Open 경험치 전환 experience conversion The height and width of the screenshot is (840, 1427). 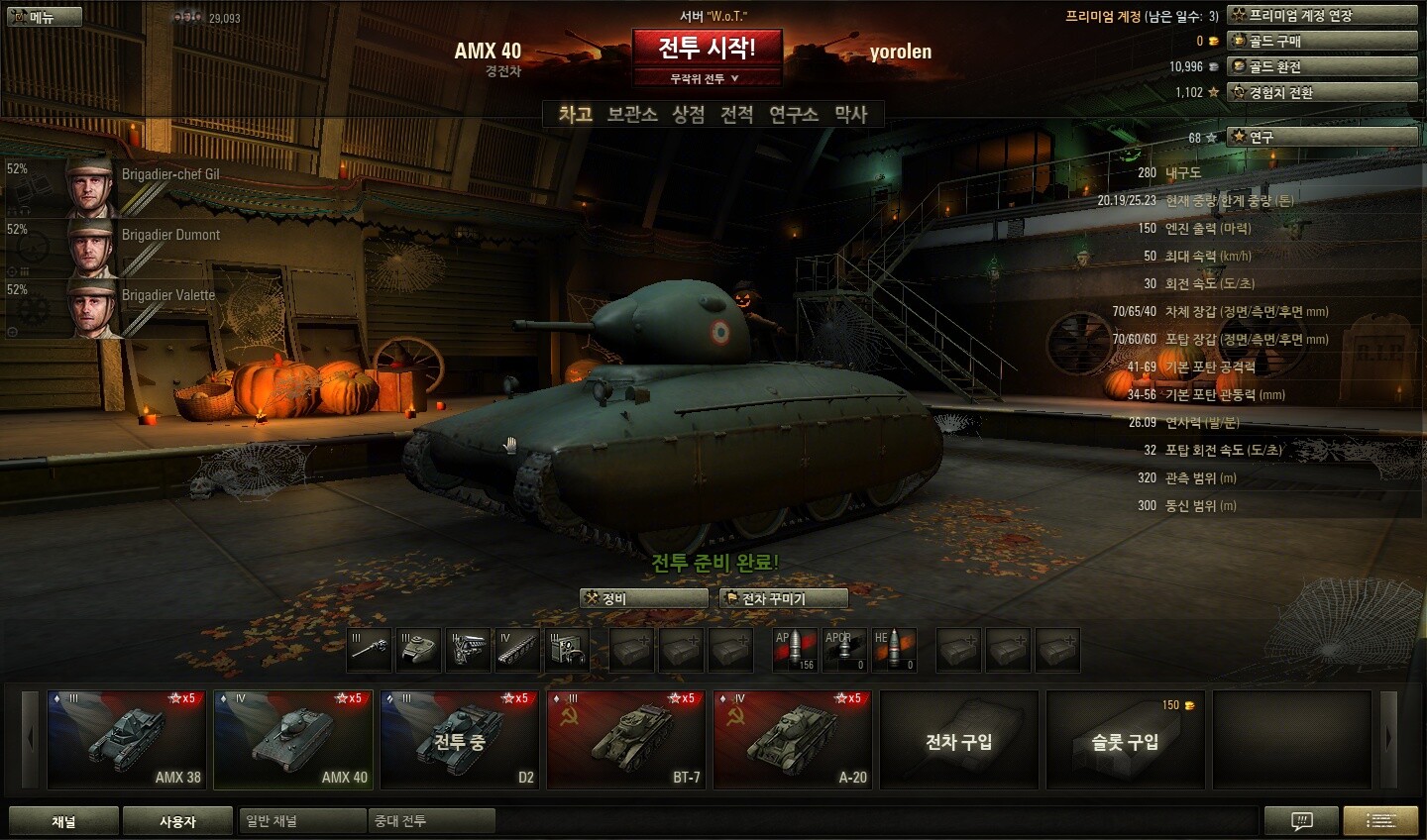(x=1322, y=93)
